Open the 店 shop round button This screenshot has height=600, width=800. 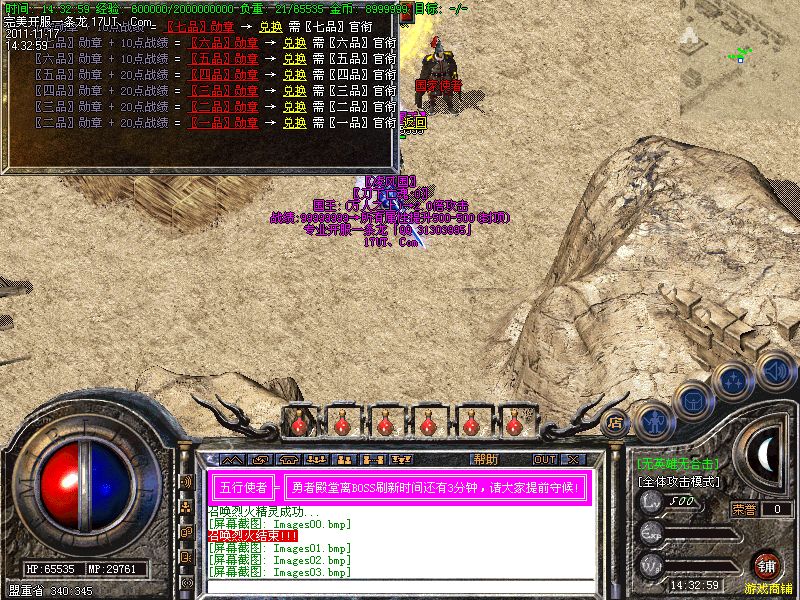(x=616, y=422)
